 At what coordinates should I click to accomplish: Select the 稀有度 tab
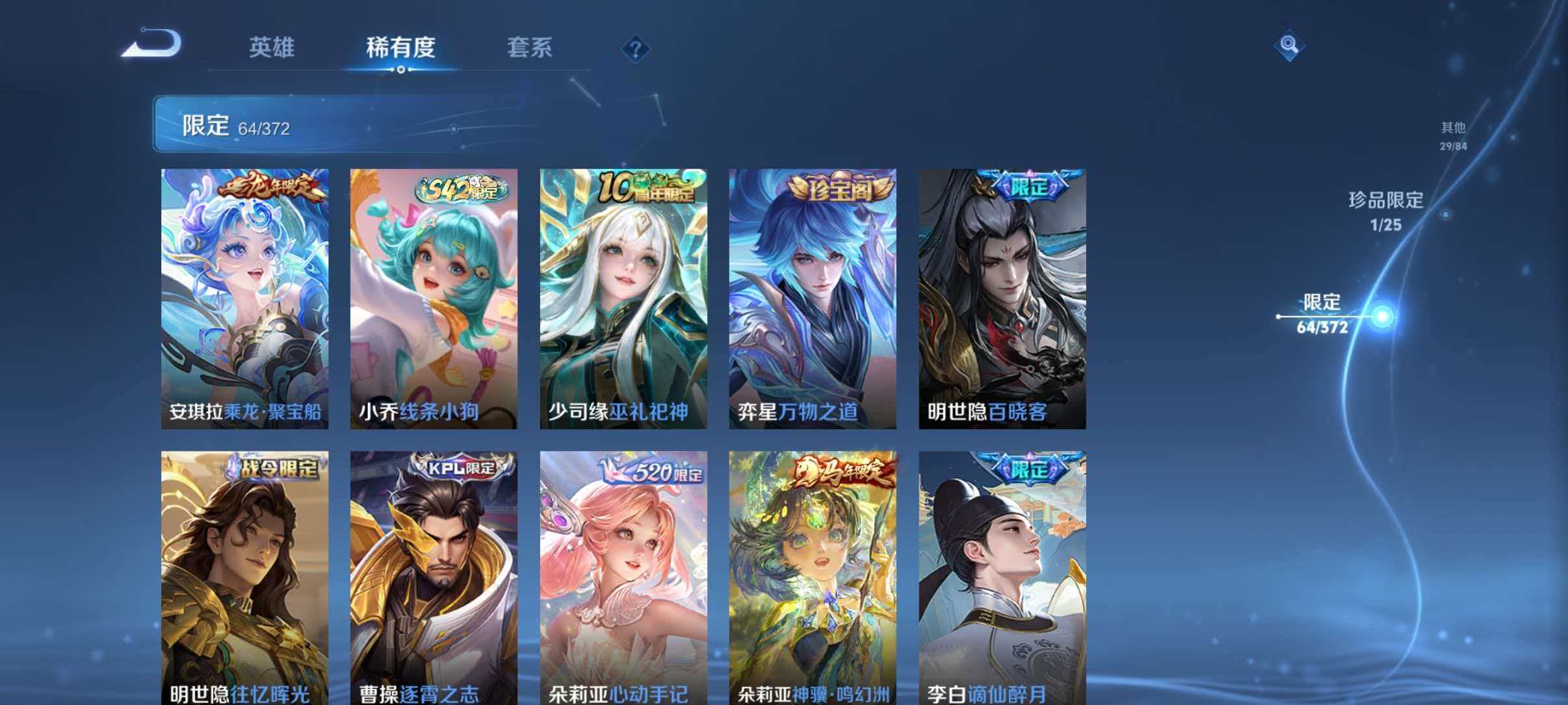(x=400, y=47)
